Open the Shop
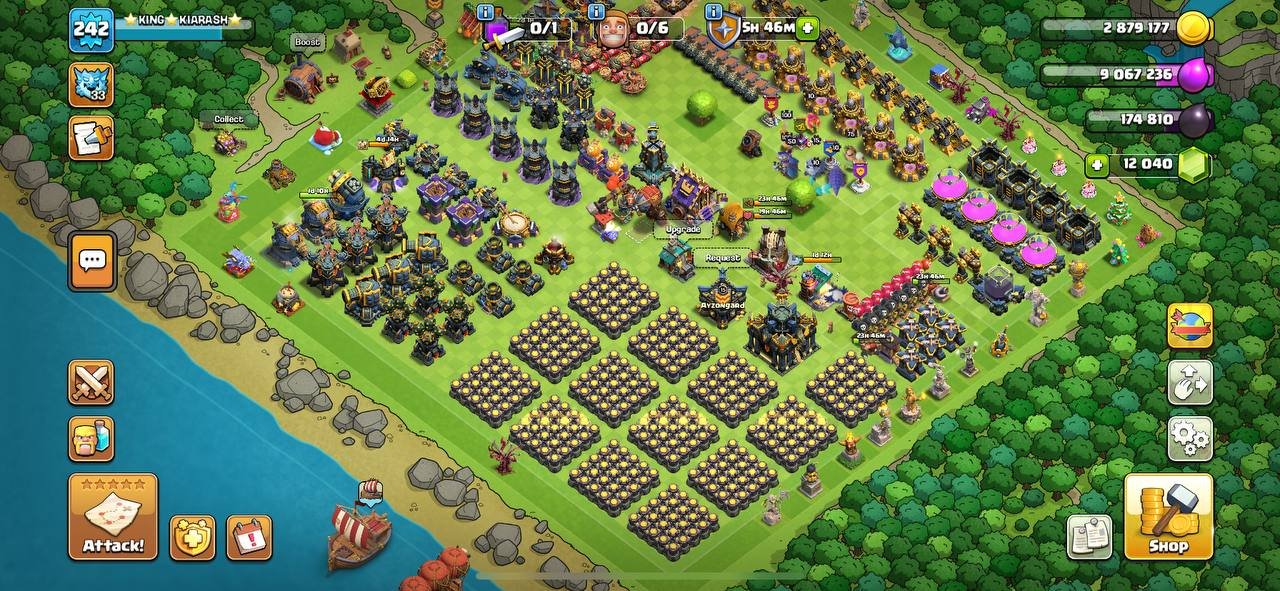The height and width of the screenshot is (591, 1280). [1168, 517]
